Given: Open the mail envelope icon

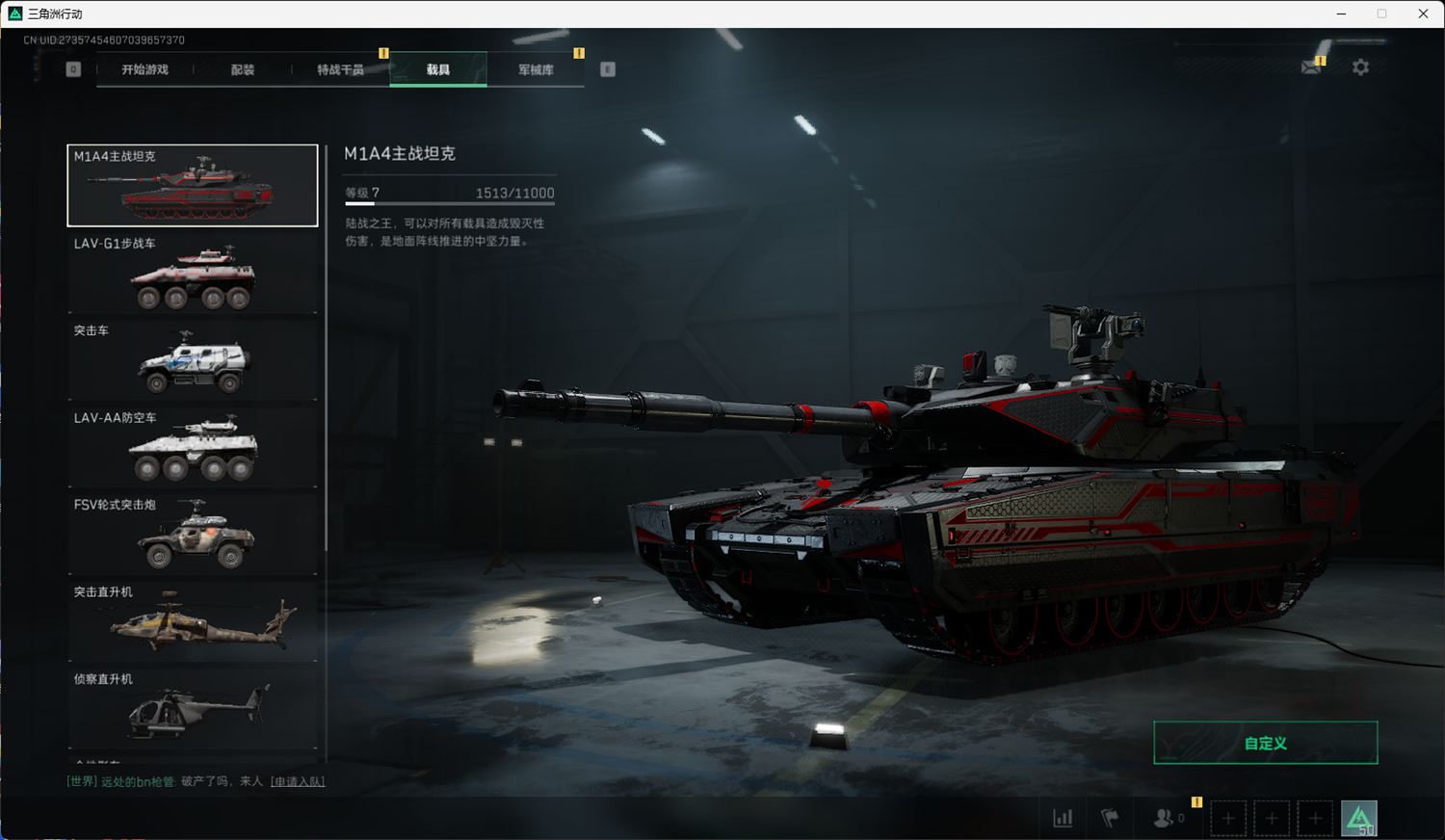Looking at the screenshot, I should click(1311, 67).
